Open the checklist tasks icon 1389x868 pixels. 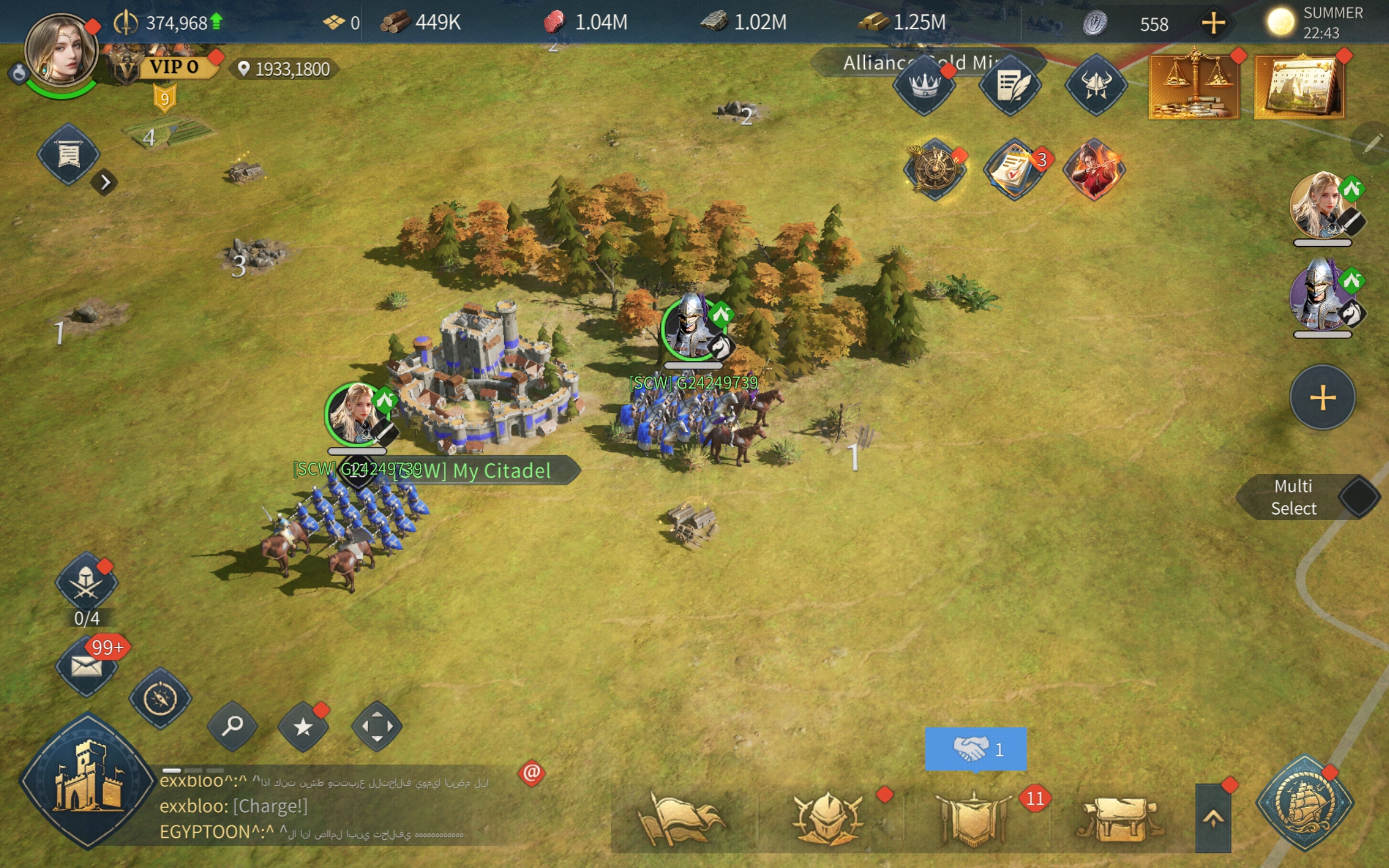tap(1014, 169)
